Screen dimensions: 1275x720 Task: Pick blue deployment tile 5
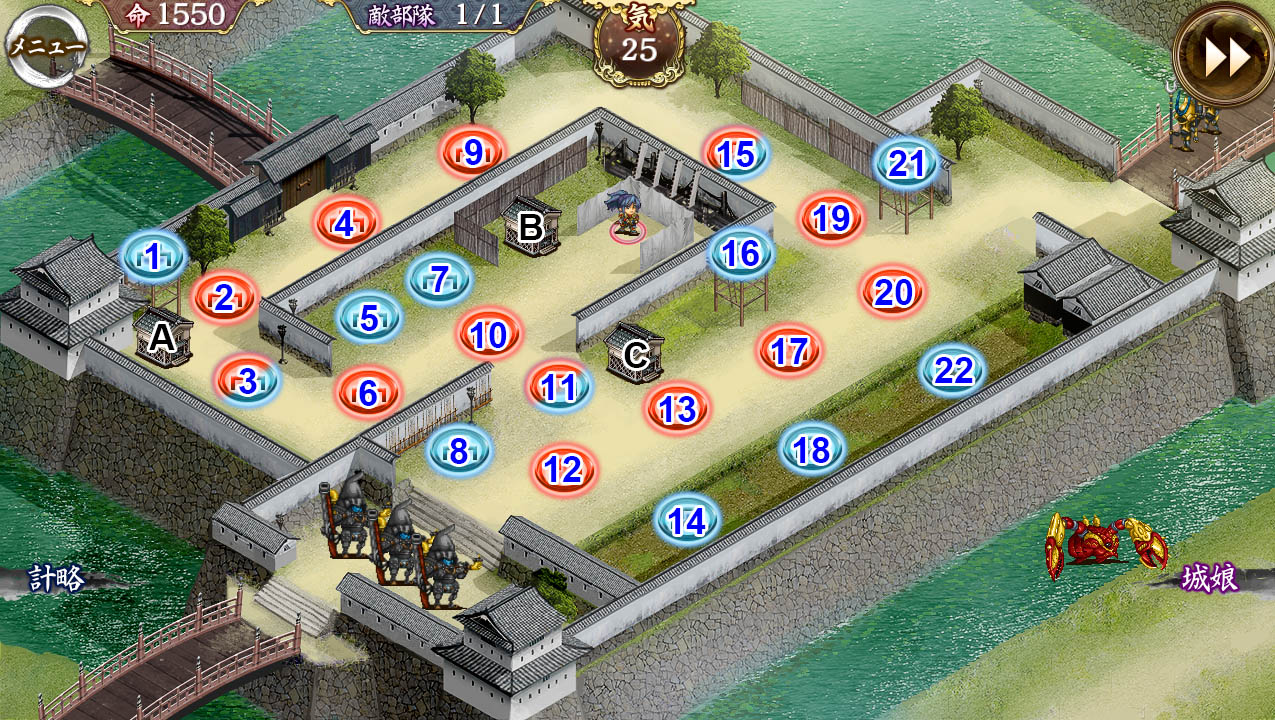click(369, 319)
